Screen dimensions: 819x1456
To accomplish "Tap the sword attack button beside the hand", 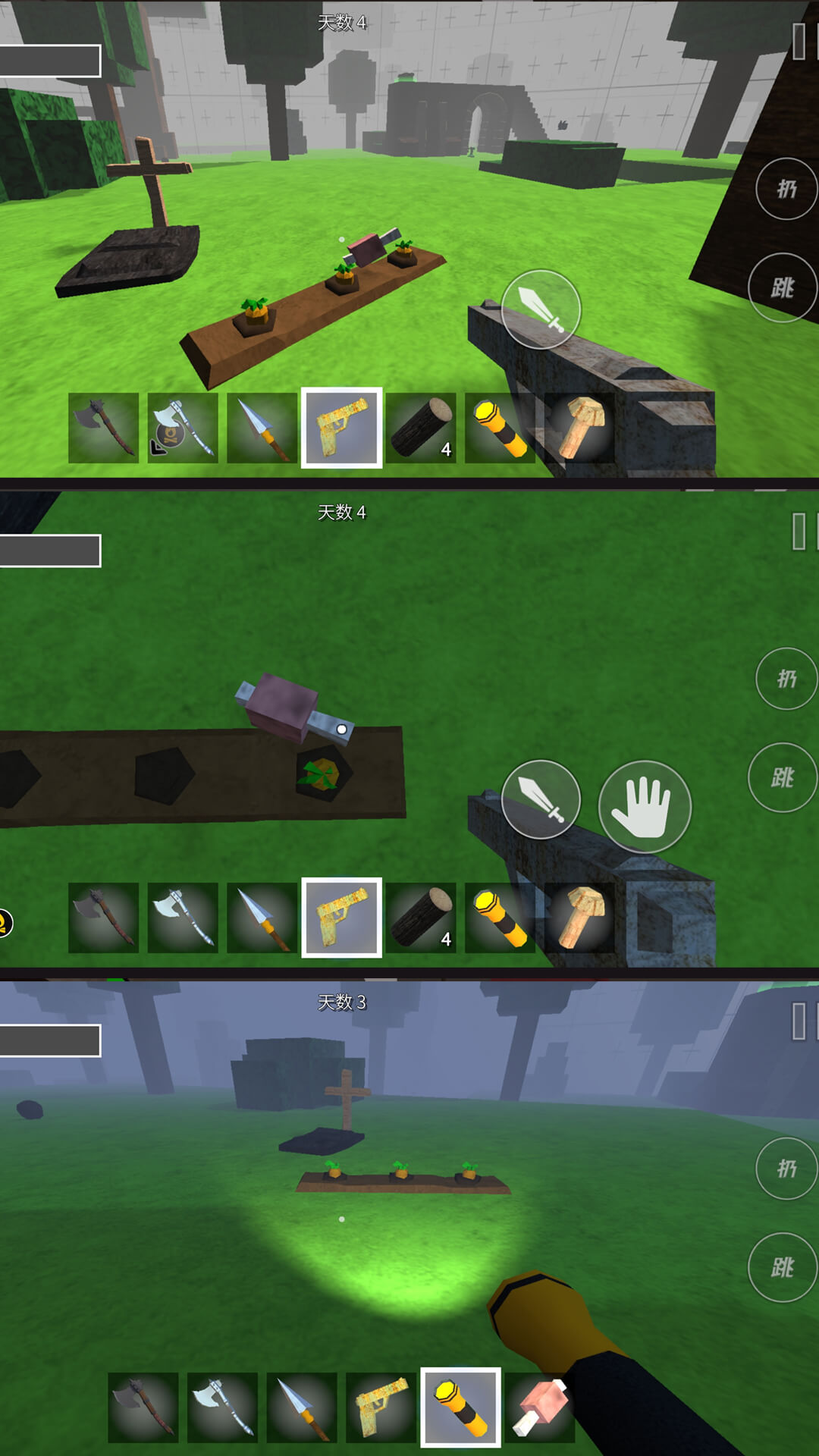I will coord(541,799).
